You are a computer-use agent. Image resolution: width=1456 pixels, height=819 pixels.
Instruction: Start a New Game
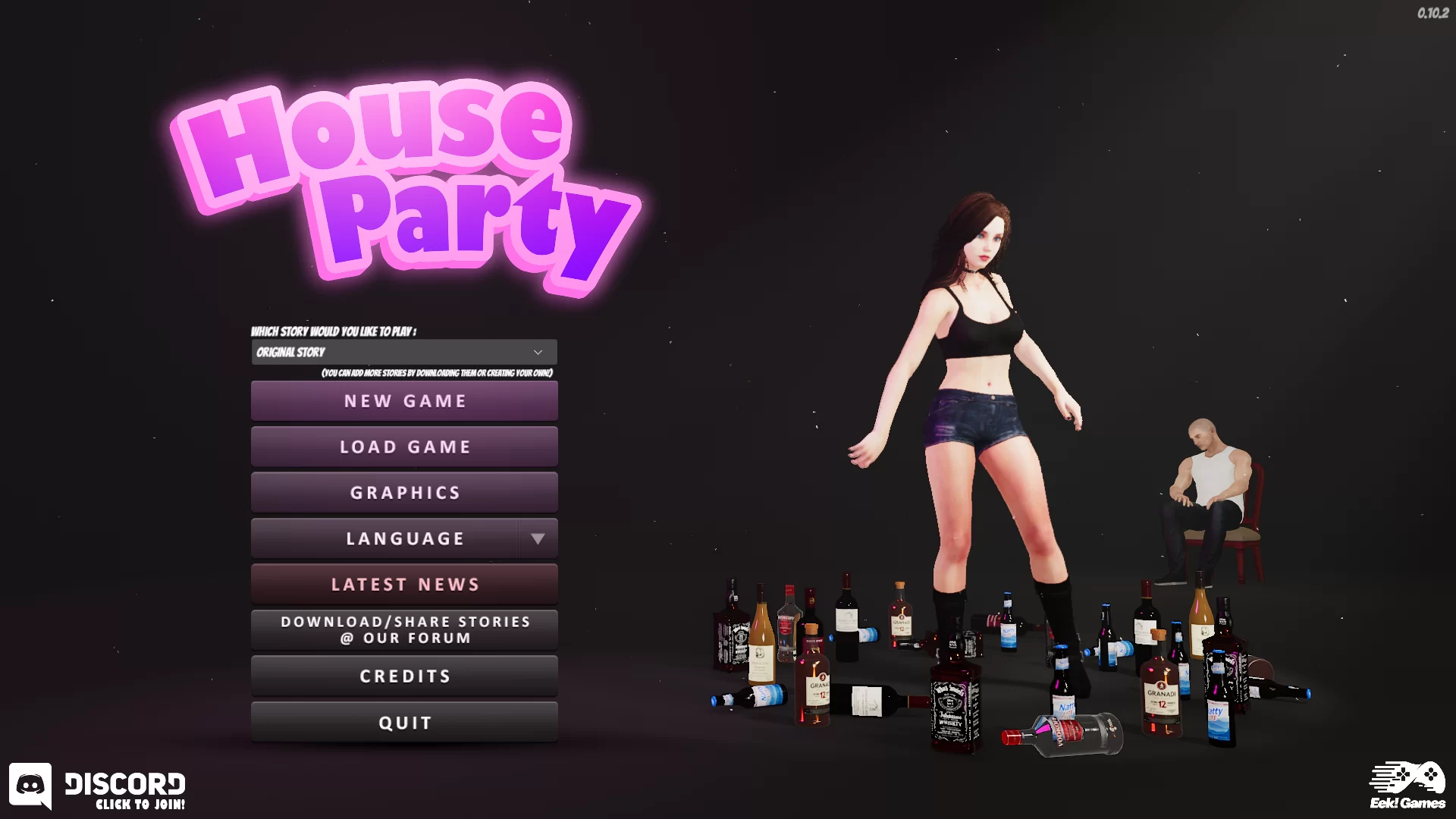click(404, 401)
